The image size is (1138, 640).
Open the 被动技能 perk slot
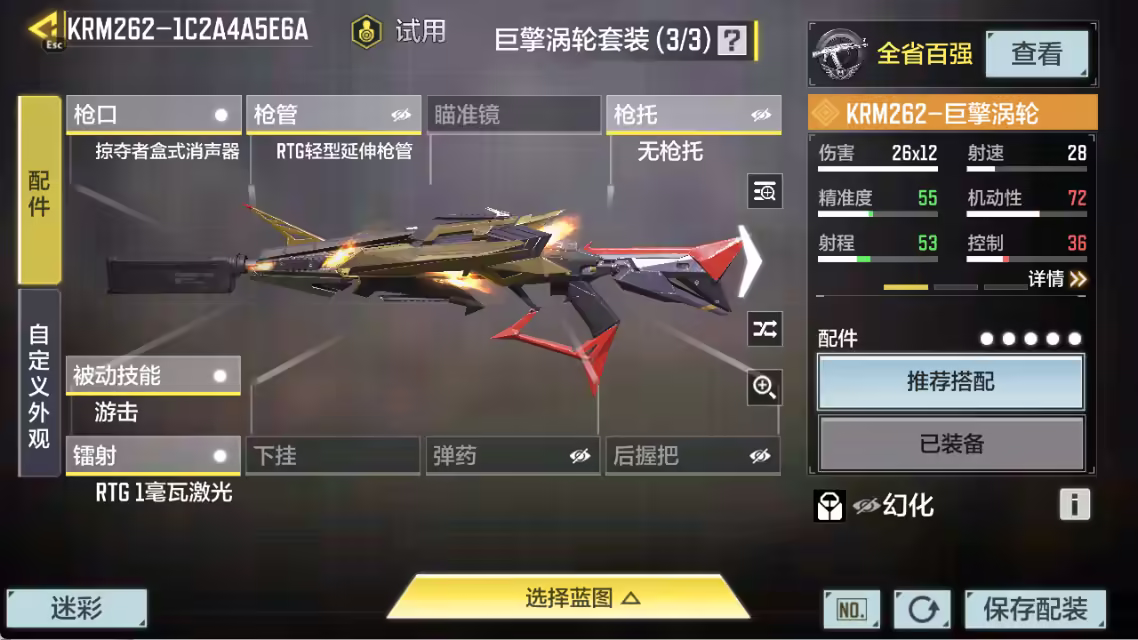coord(153,376)
